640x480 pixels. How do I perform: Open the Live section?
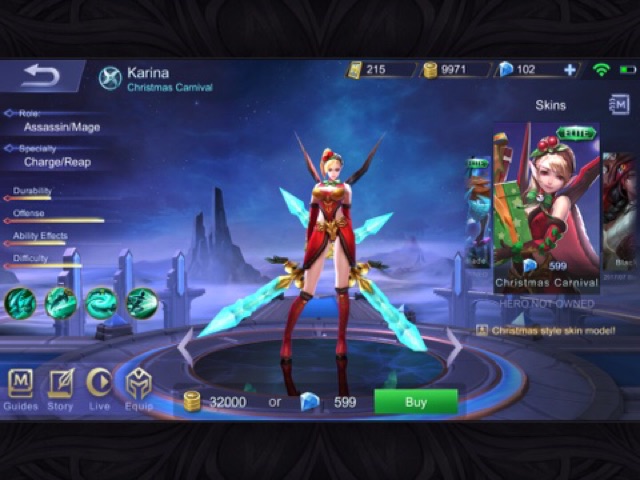(99, 388)
